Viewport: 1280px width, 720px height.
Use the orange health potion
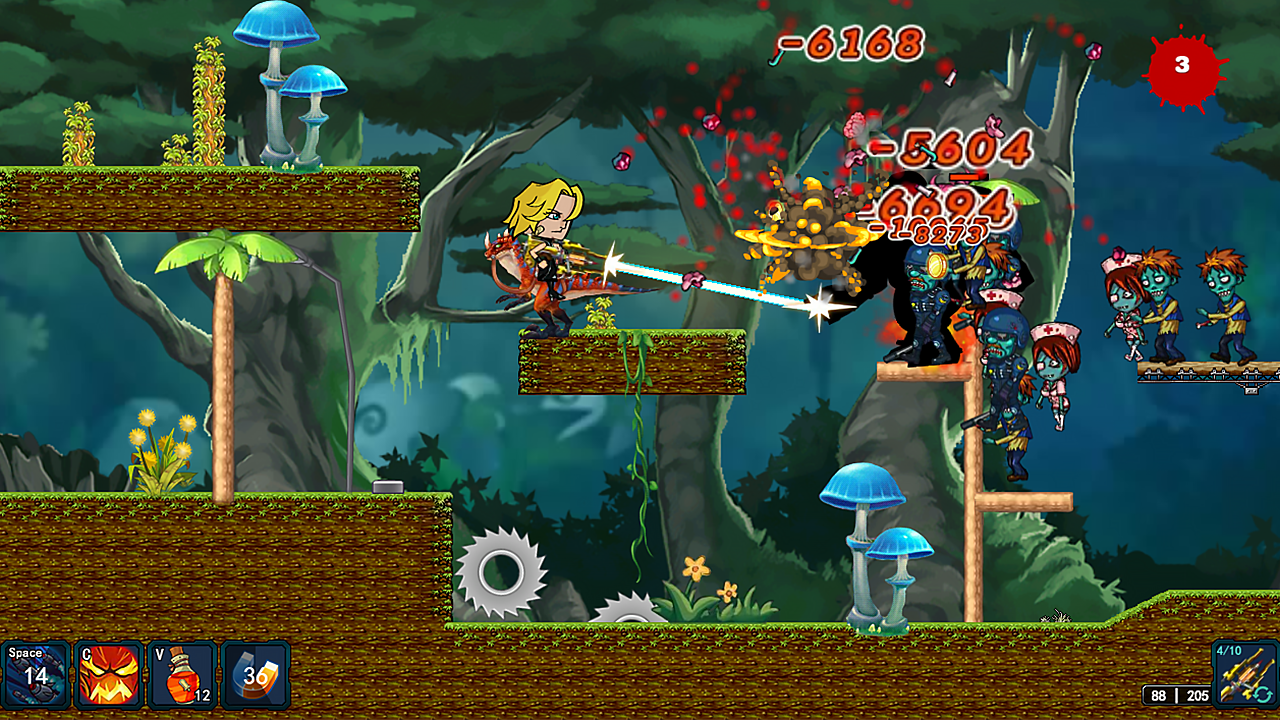pos(182,675)
